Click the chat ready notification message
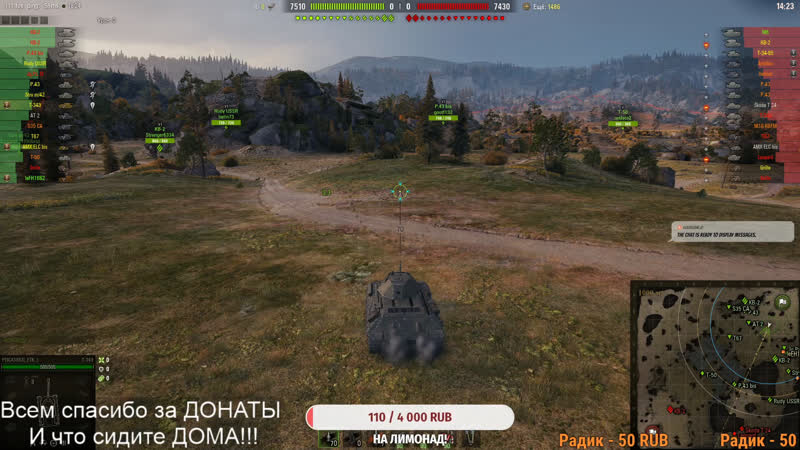This screenshot has height=450, width=800. pos(730,231)
